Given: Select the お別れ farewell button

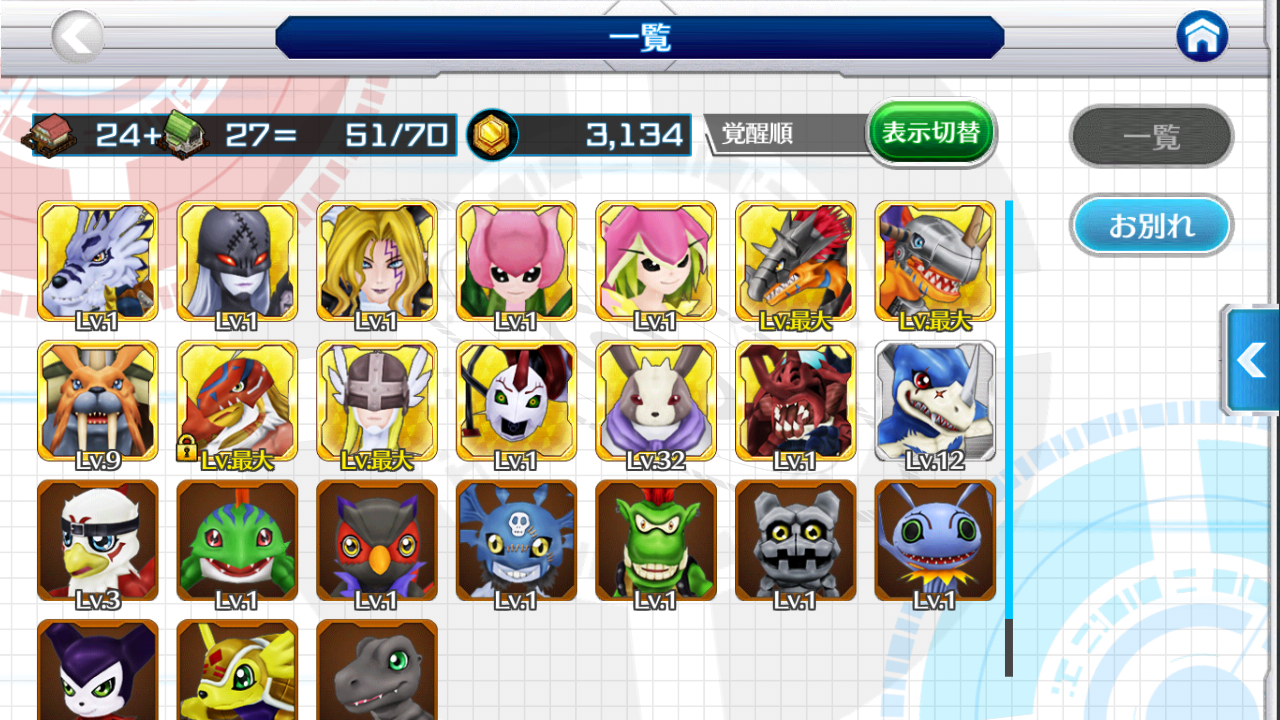Looking at the screenshot, I should click(x=1151, y=226).
